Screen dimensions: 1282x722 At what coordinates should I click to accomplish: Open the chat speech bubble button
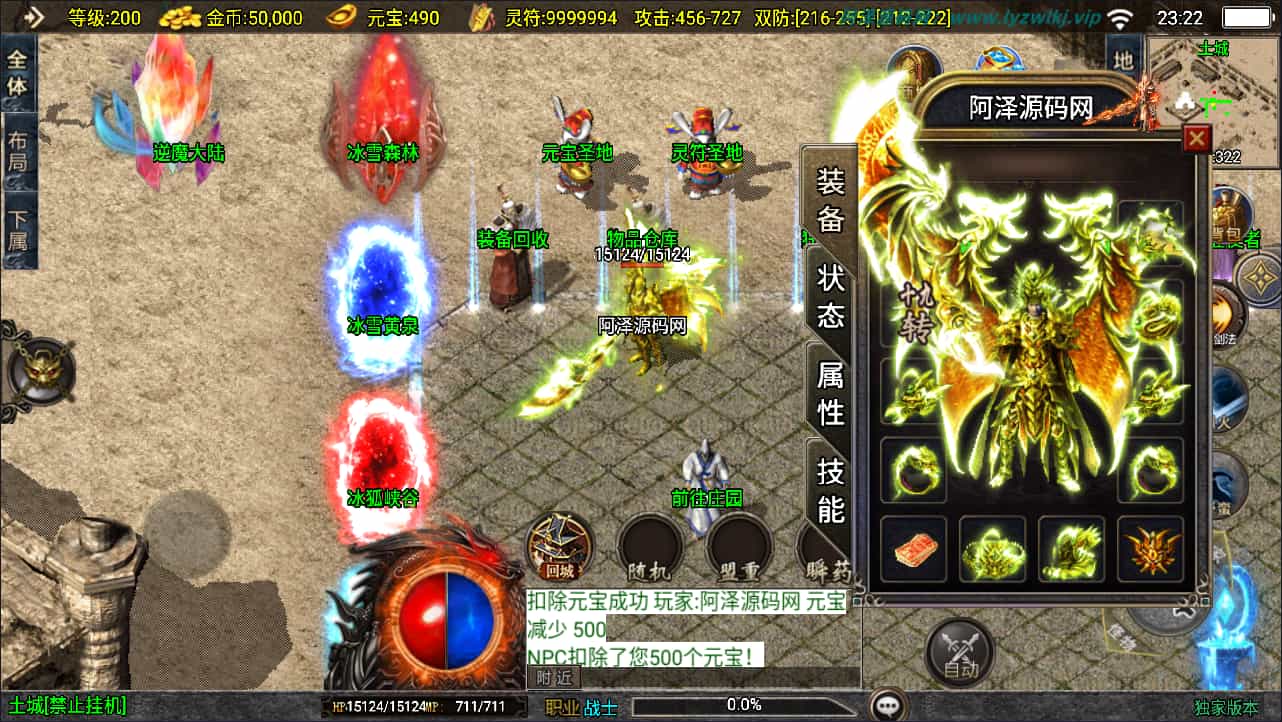[x=887, y=706]
